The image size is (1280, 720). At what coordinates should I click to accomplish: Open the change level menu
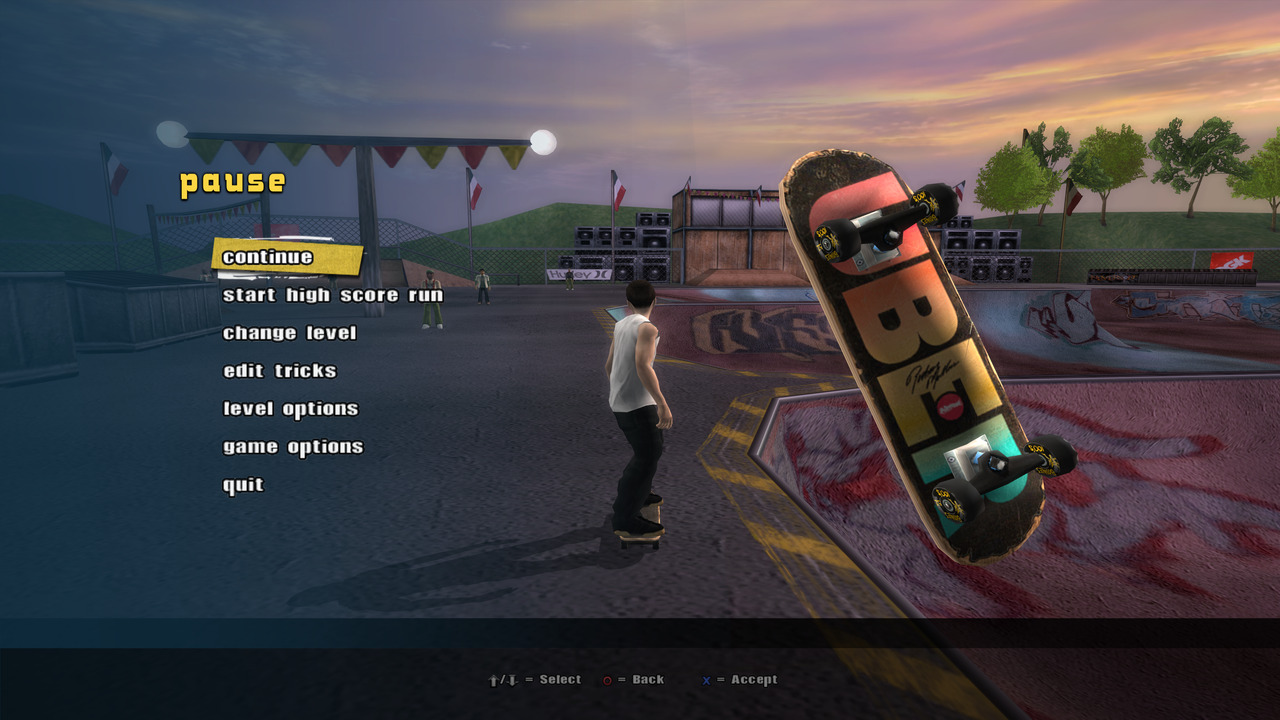[x=289, y=333]
